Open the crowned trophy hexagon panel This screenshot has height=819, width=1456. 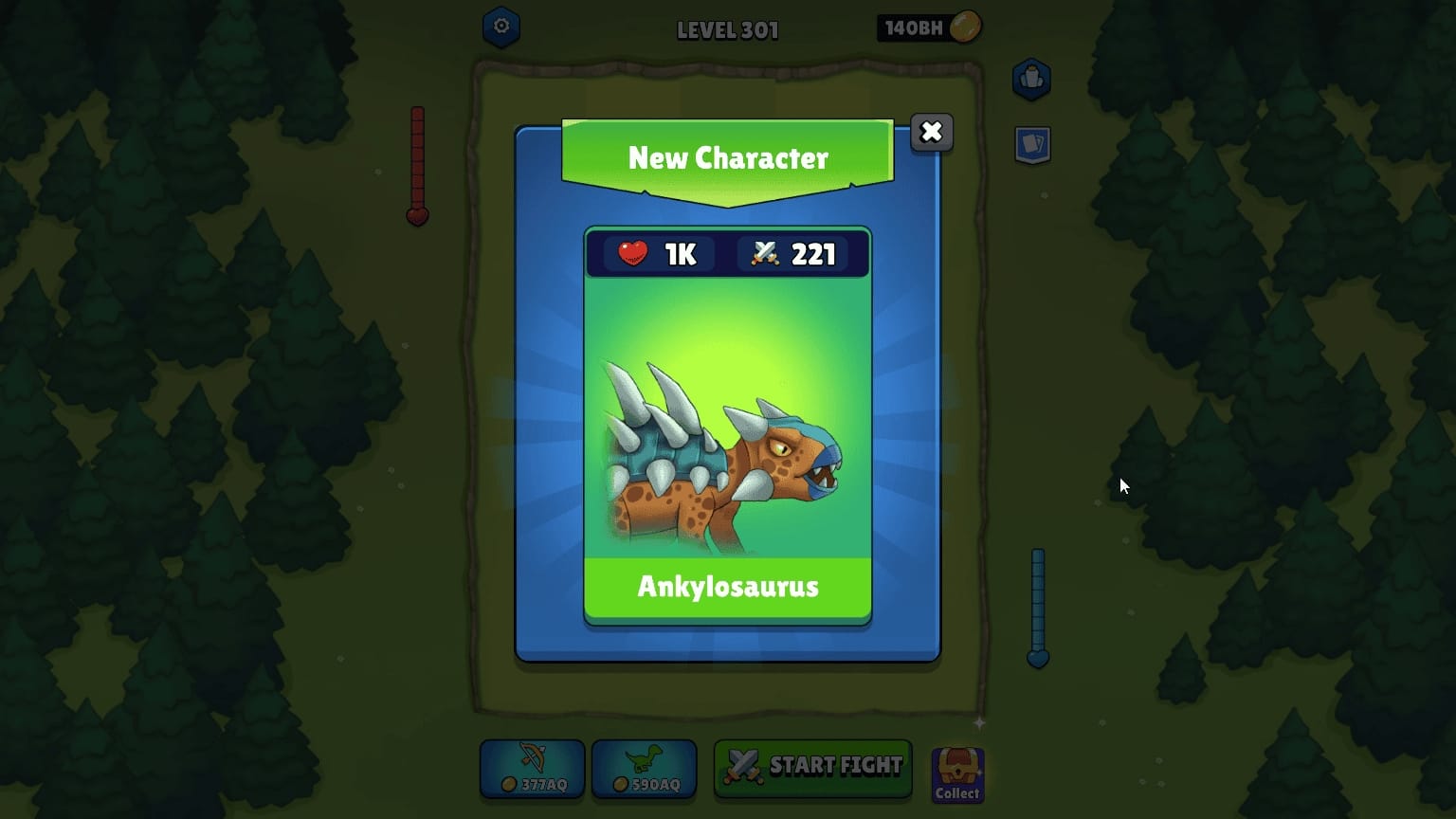(x=1031, y=80)
